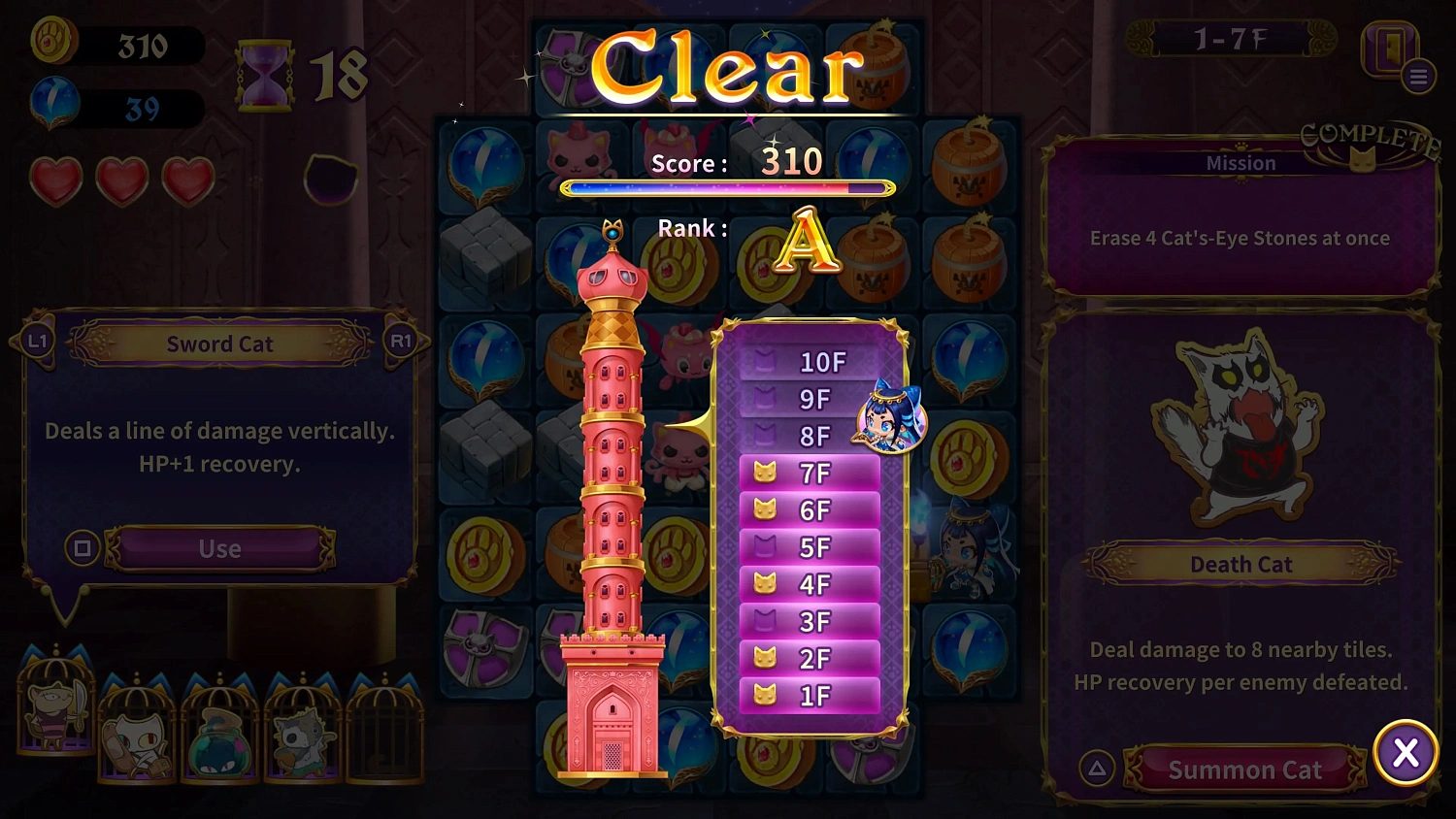Click the Score progress bar
Screen dimensions: 1456x819
click(x=728, y=187)
